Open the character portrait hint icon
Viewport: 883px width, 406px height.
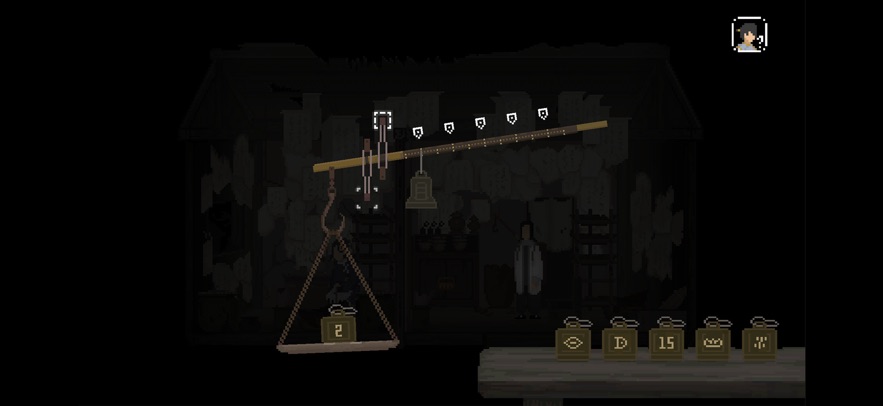point(749,35)
